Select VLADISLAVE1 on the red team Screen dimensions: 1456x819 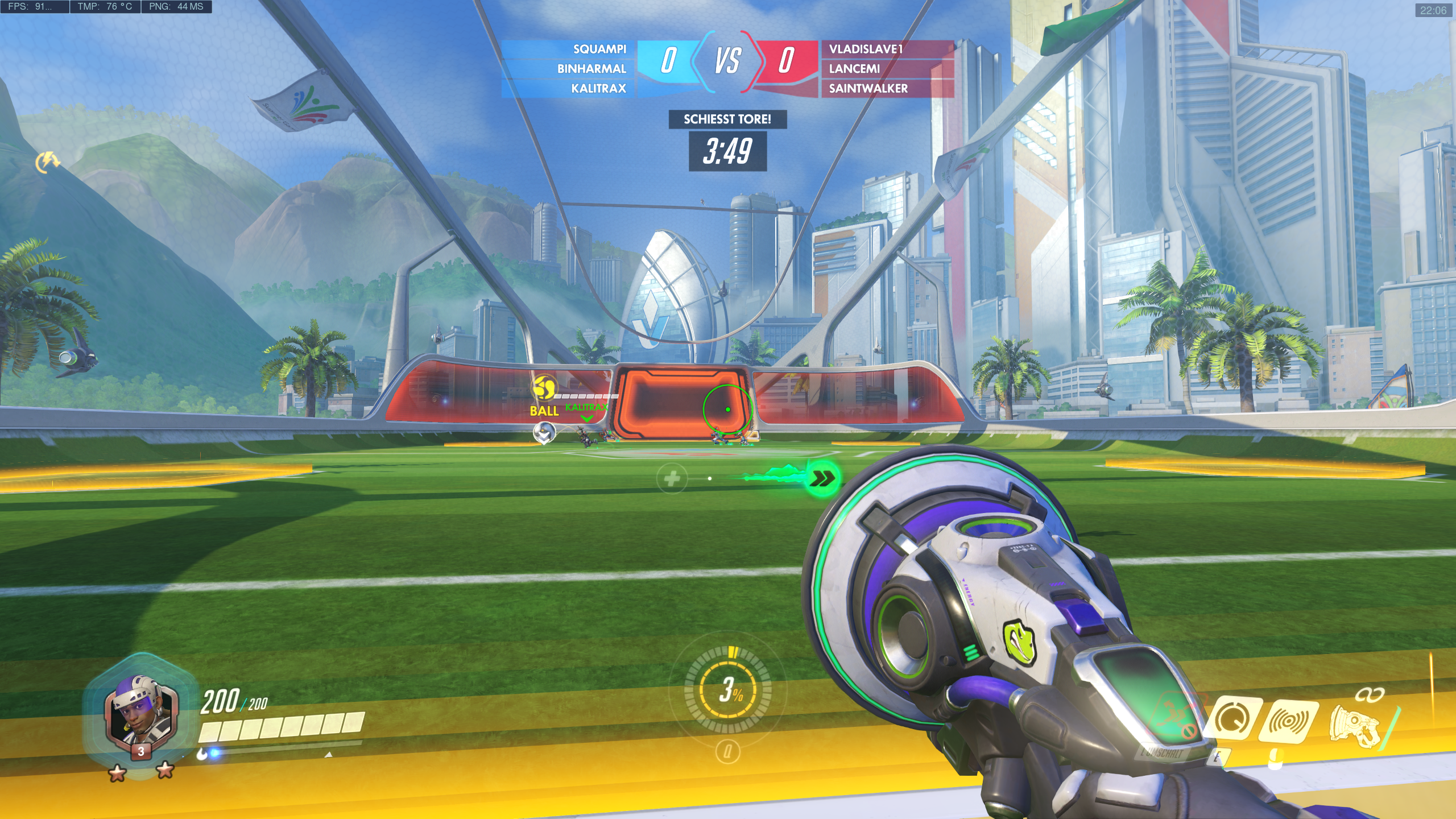point(866,49)
